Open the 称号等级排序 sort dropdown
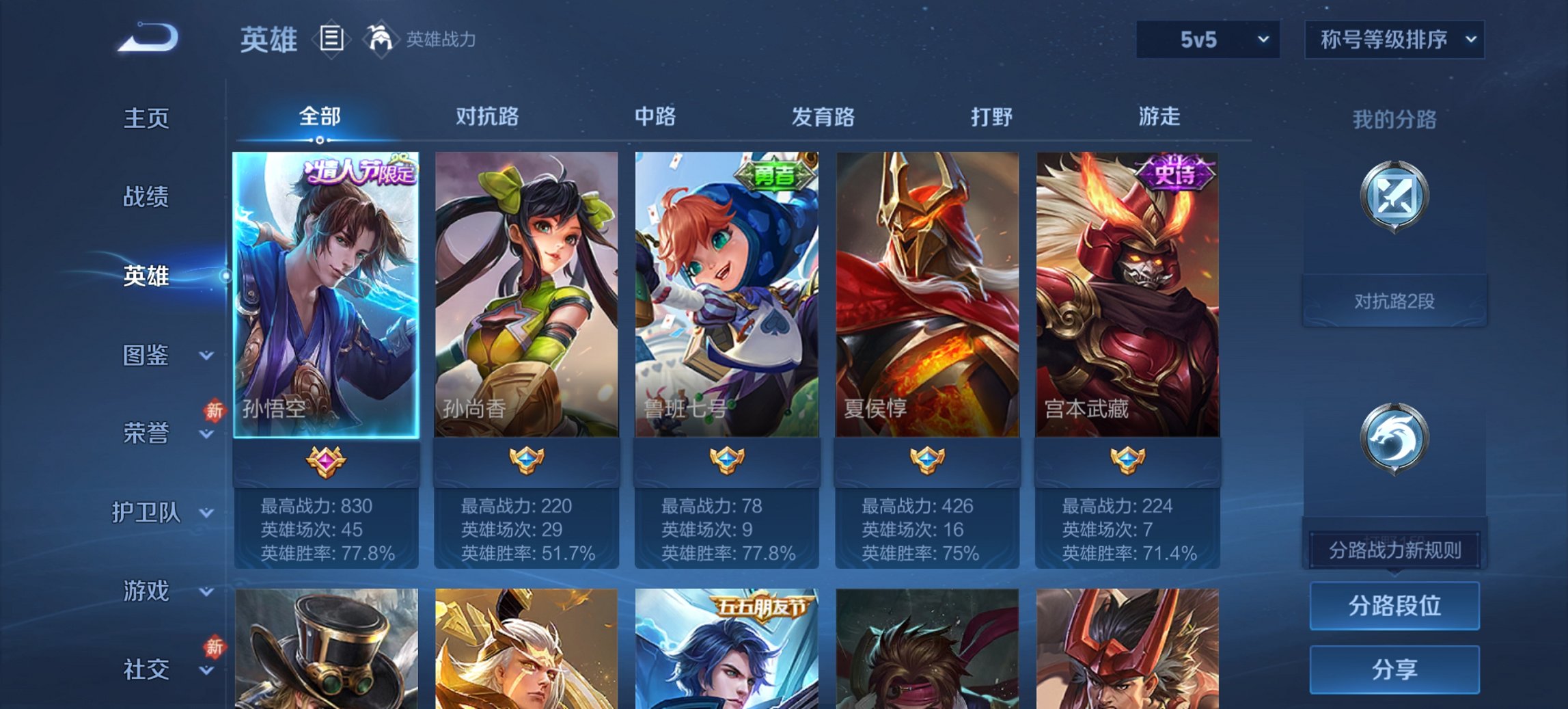Screen dimensions: 1568x709 pos(1394,40)
